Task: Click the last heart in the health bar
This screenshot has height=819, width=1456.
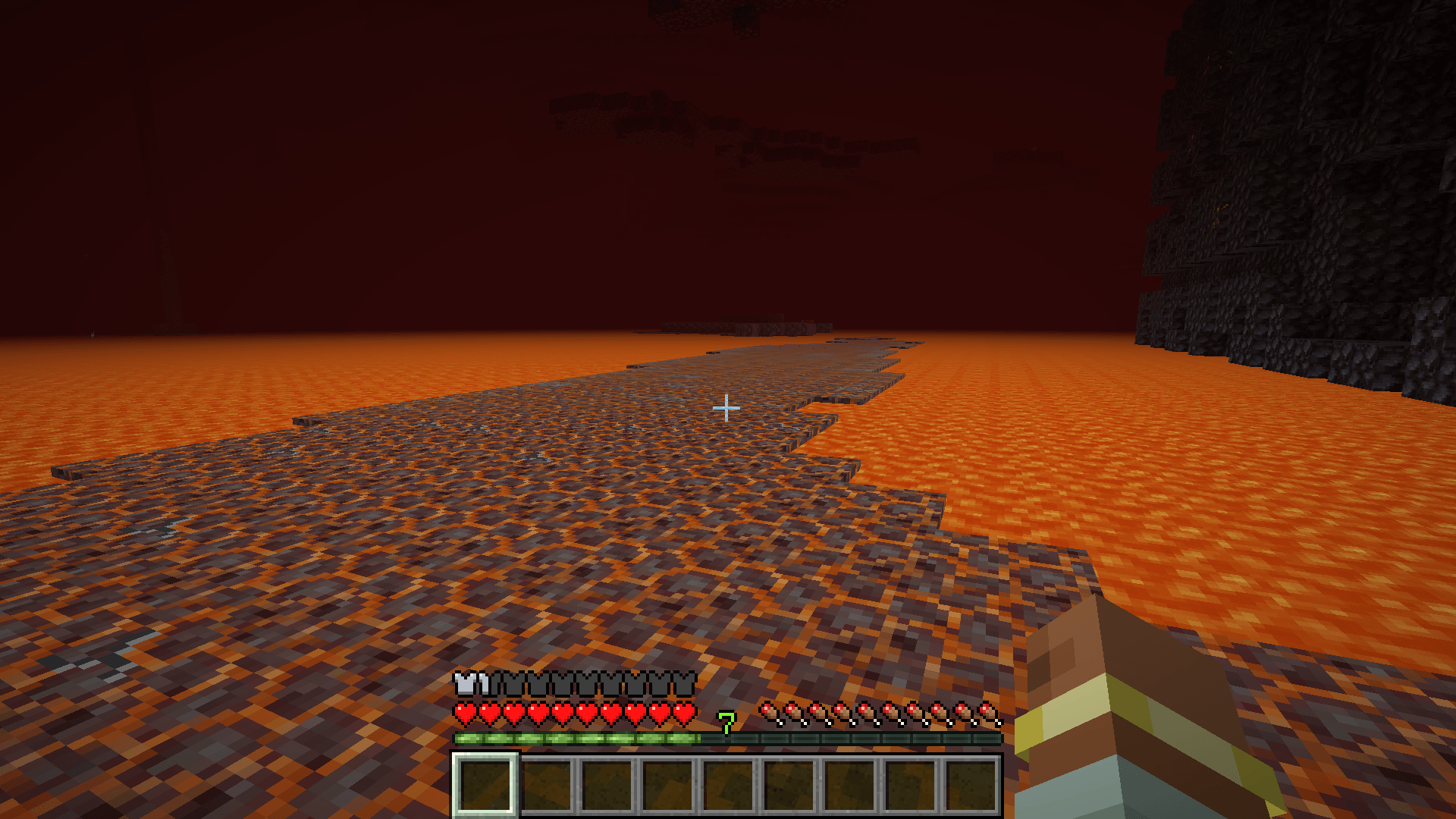Action: coord(685,713)
